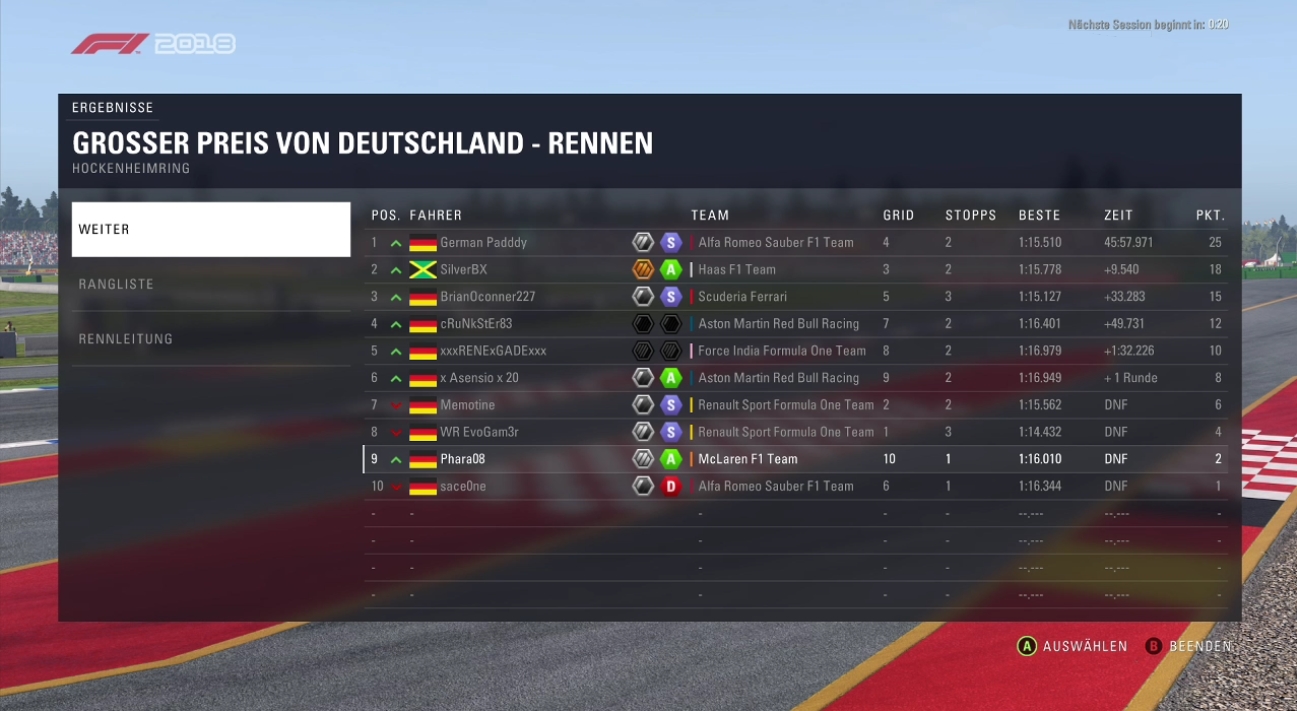Screen dimensions: 1297x711
Task: Select Memotine's result row
Action: (795, 405)
